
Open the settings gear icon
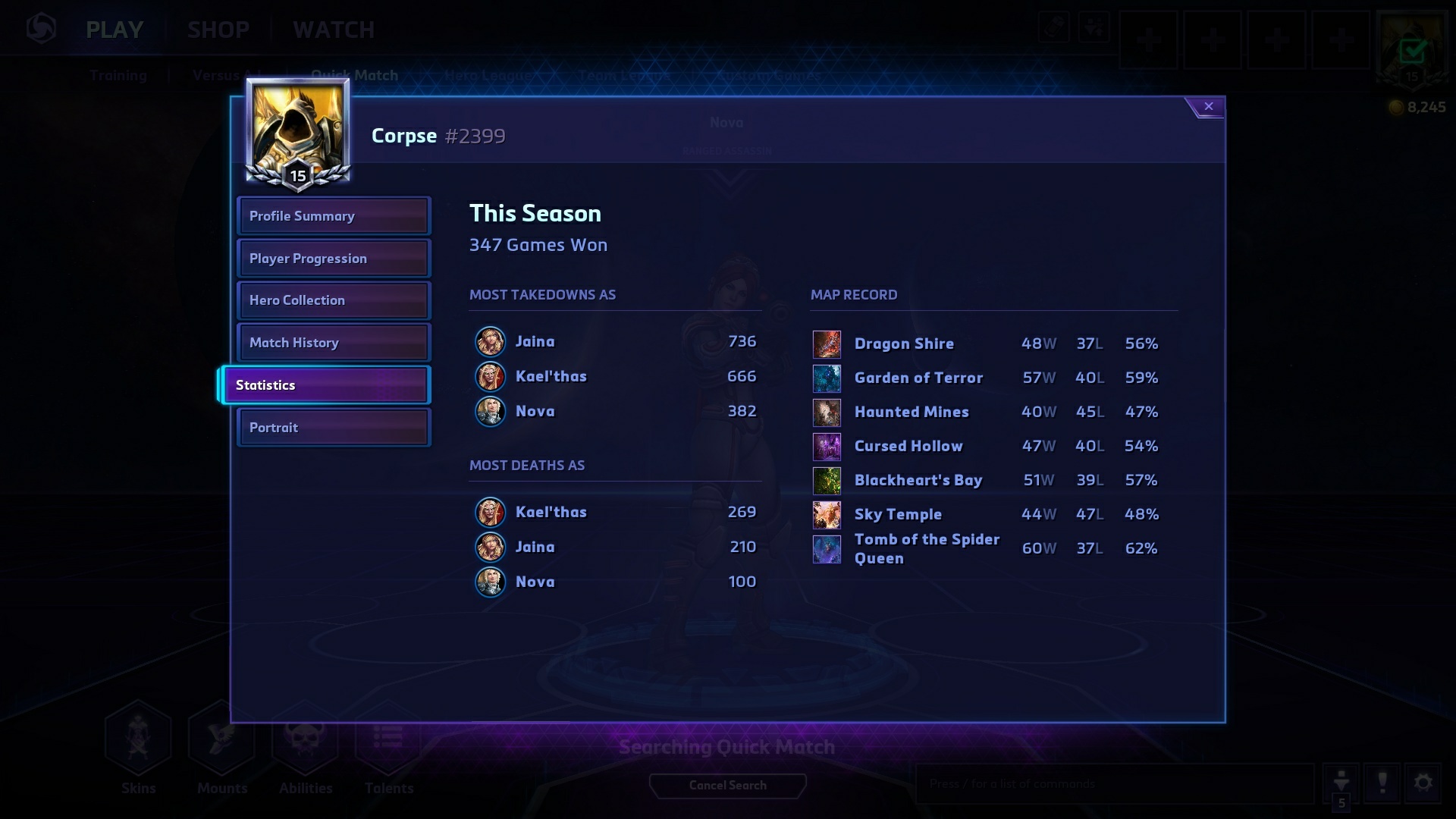(1423, 783)
